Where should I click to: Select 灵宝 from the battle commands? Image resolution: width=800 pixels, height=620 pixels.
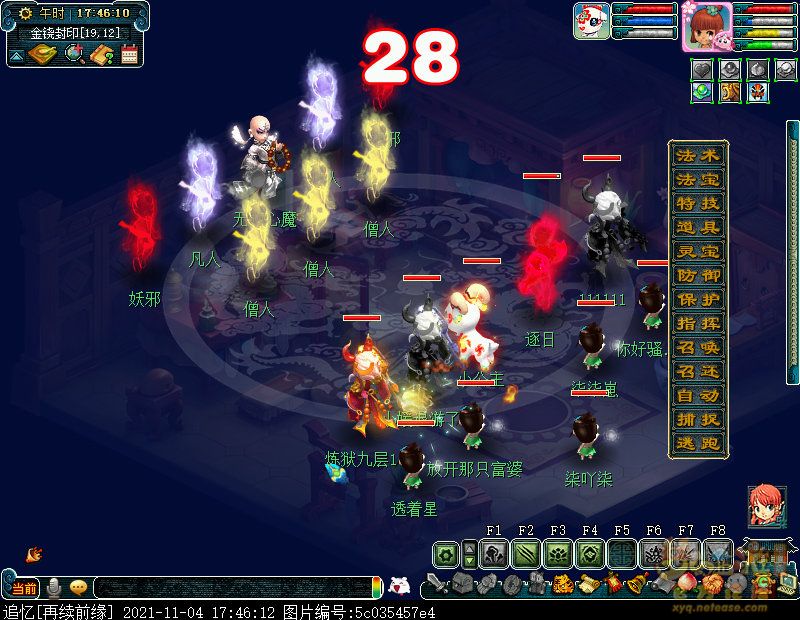697,252
